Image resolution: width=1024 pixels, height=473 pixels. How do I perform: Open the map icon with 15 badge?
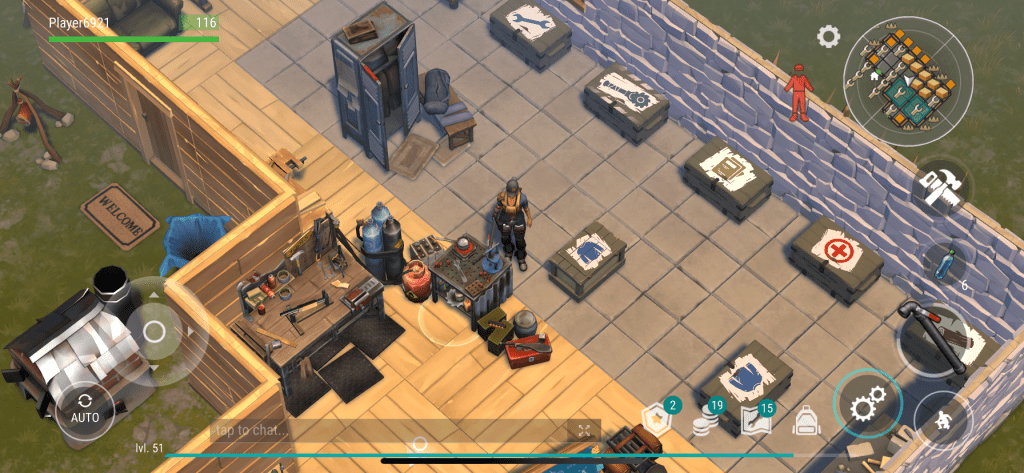pos(757,421)
